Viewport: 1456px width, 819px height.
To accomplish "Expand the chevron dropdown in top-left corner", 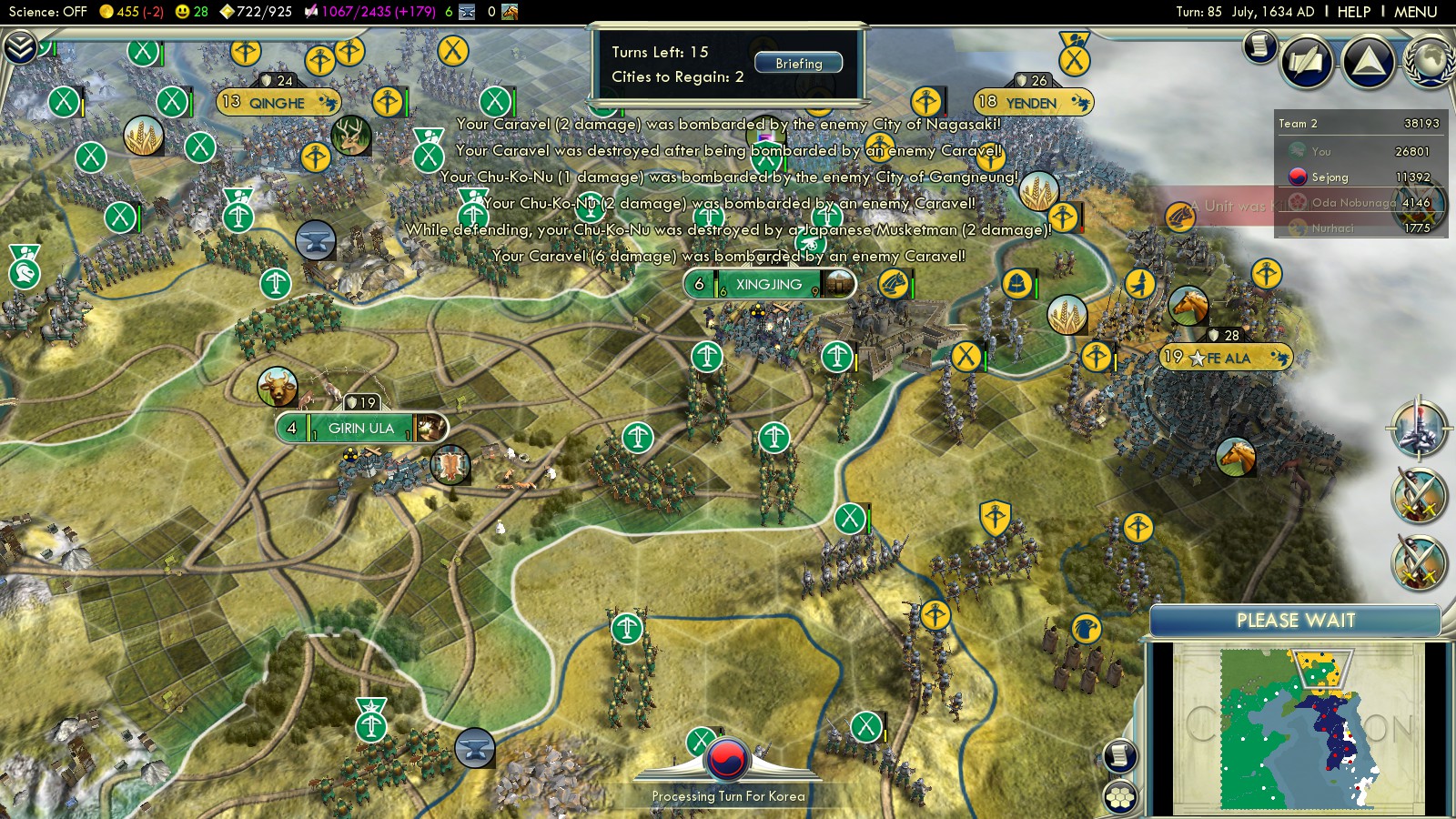I will click(x=20, y=46).
